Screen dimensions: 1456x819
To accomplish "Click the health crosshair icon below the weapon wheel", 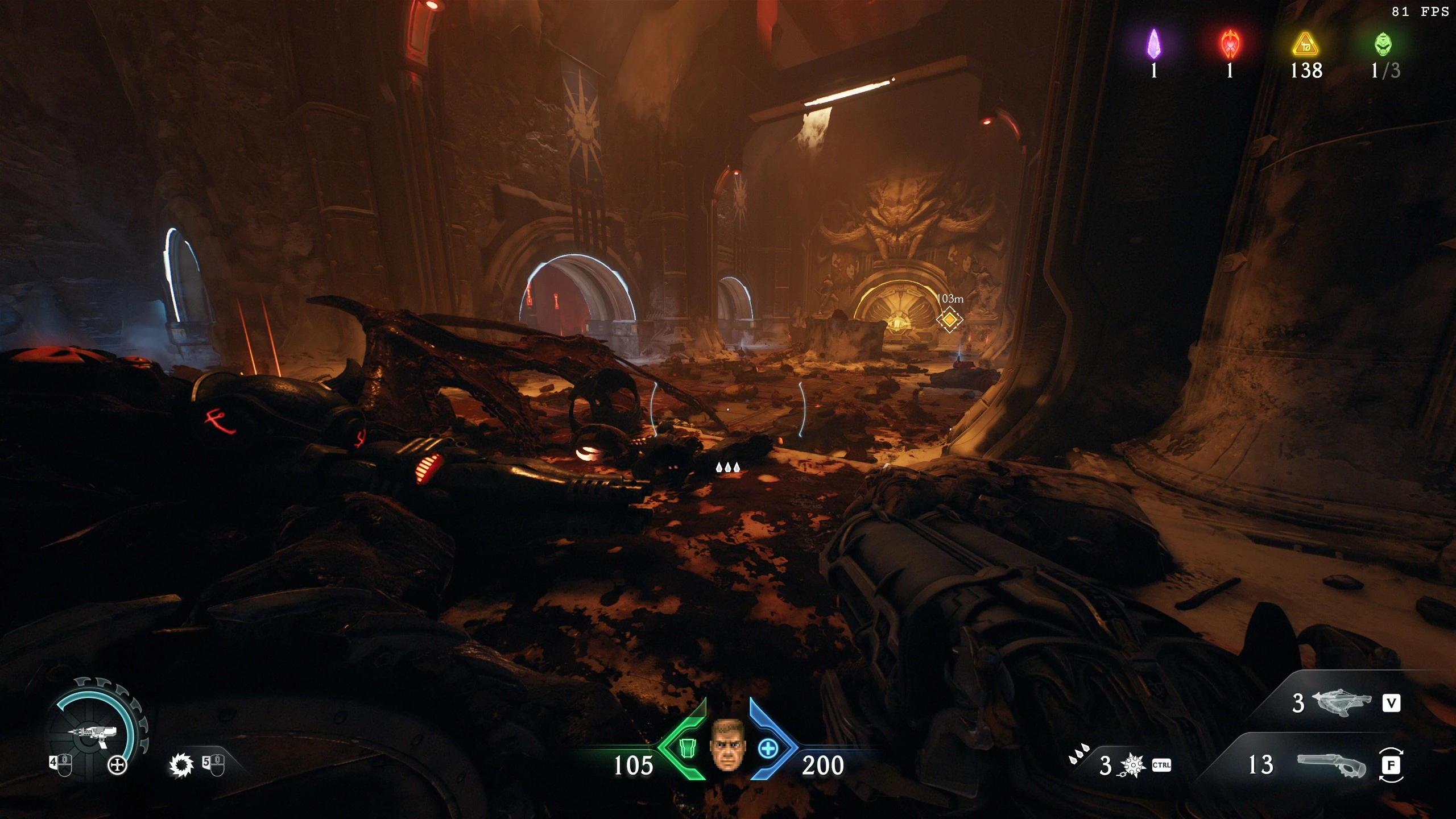I will point(118,764).
